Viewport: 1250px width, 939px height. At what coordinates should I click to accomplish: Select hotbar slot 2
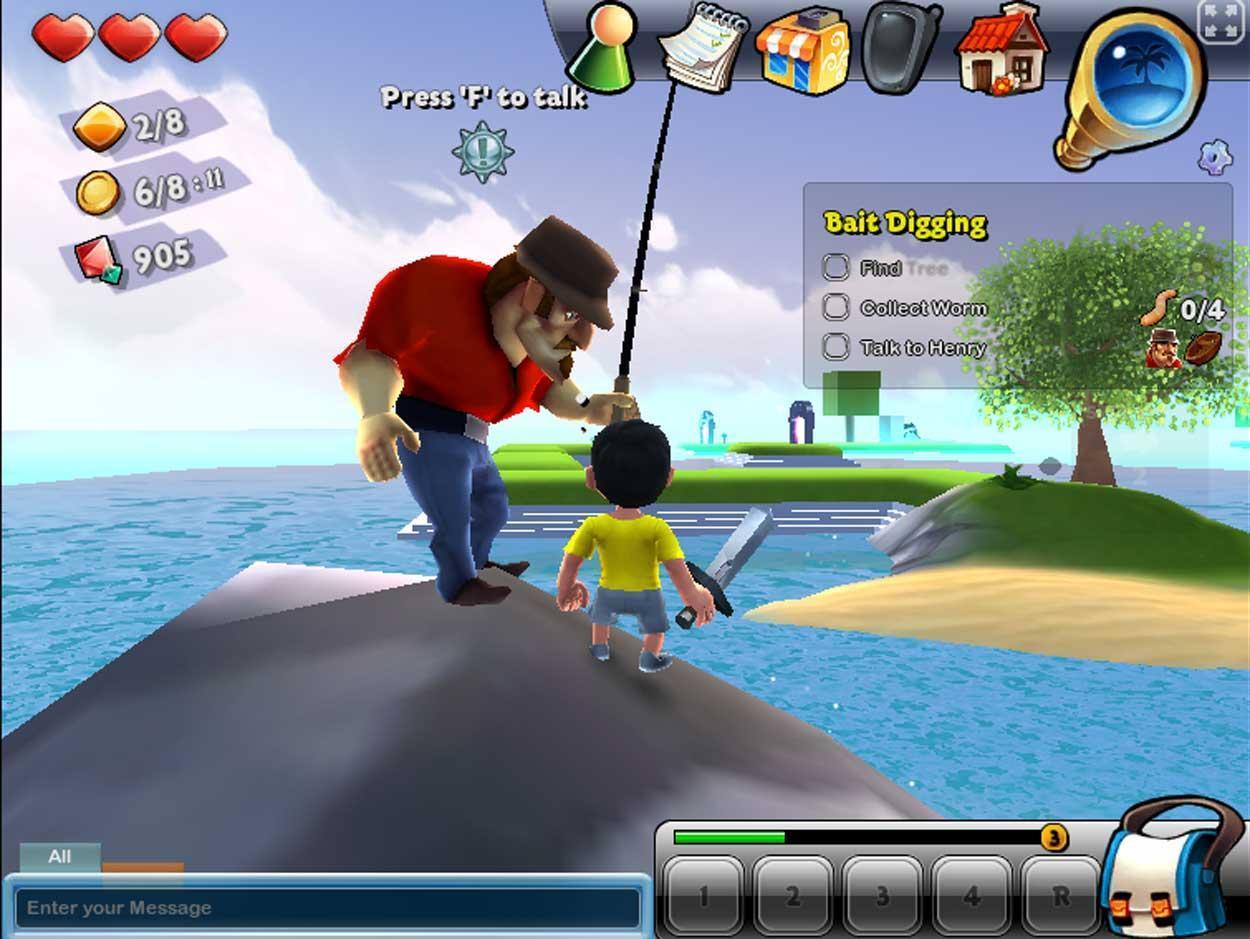pyautogui.click(x=793, y=895)
